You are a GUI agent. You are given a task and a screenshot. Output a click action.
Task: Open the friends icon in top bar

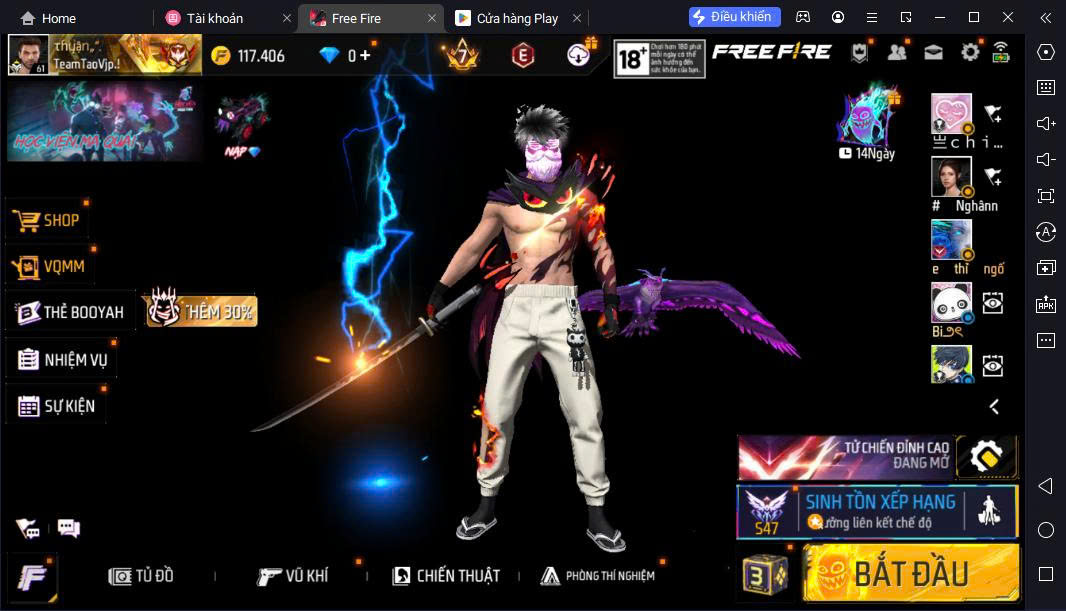(x=897, y=54)
